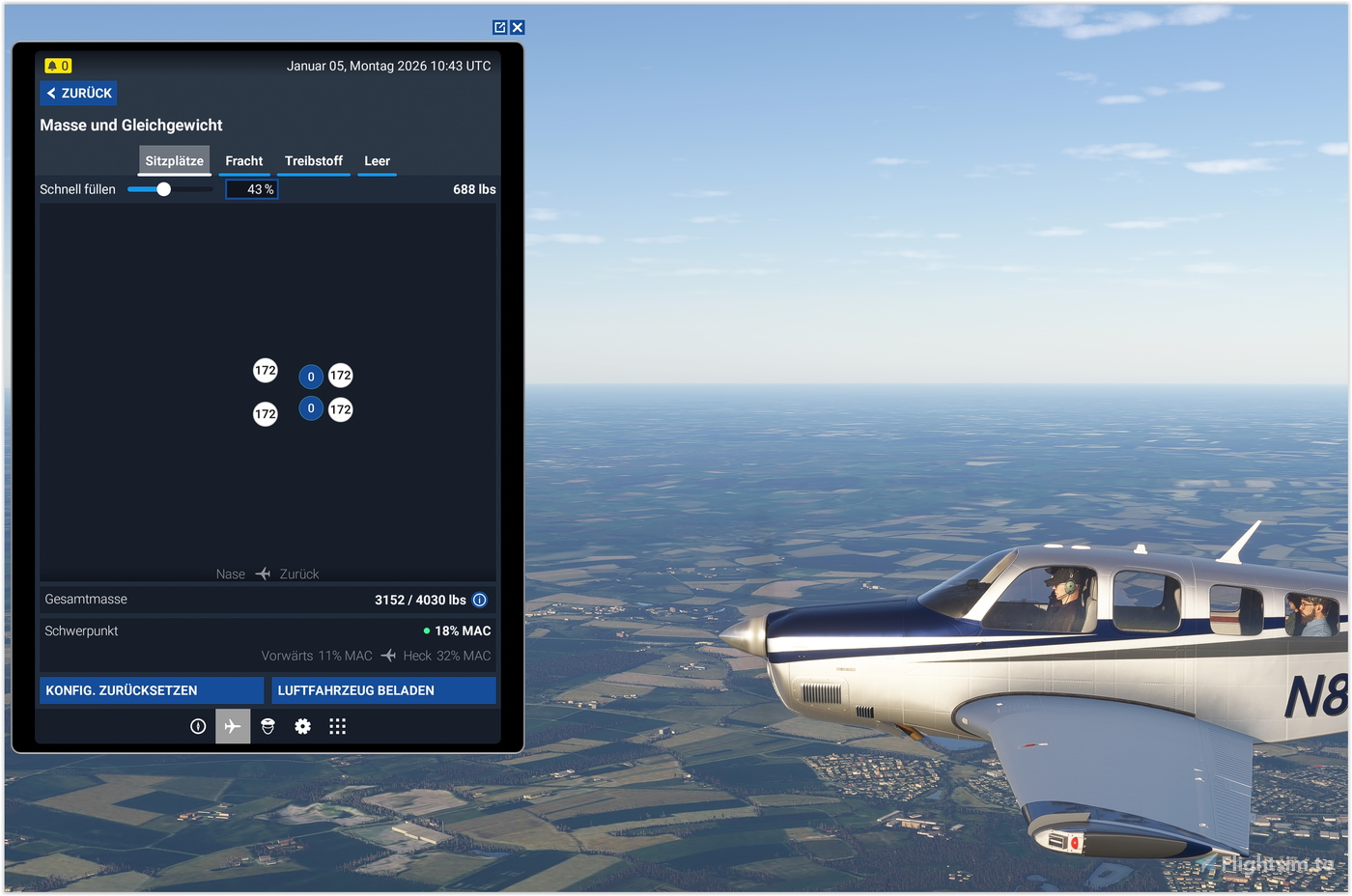1352x896 pixels.
Task: Open the notifications bell showing 0
Action: click(57, 65)
